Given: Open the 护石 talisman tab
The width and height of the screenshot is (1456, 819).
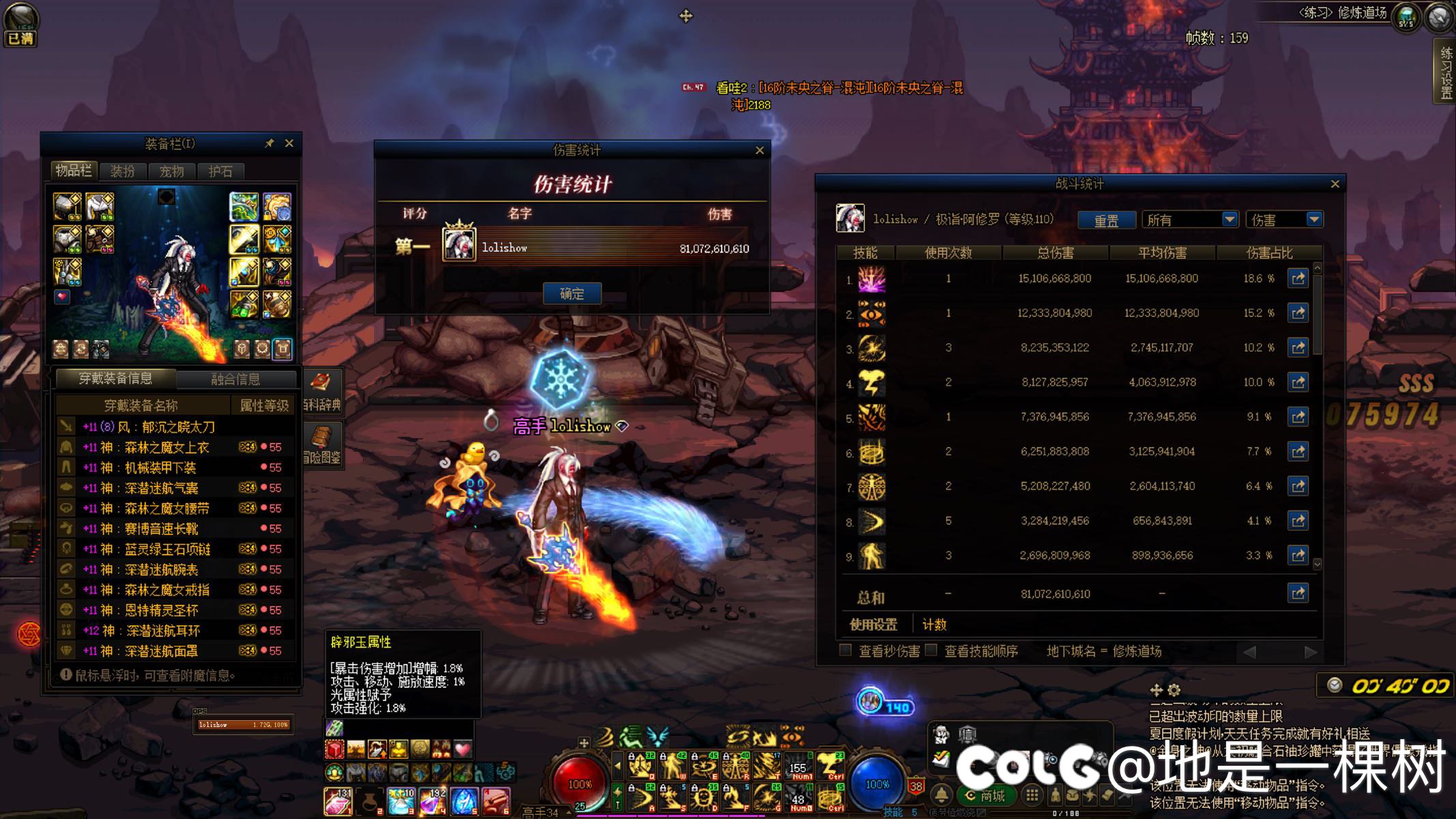Looking at the screenshot, I should (x=220, y=171).
